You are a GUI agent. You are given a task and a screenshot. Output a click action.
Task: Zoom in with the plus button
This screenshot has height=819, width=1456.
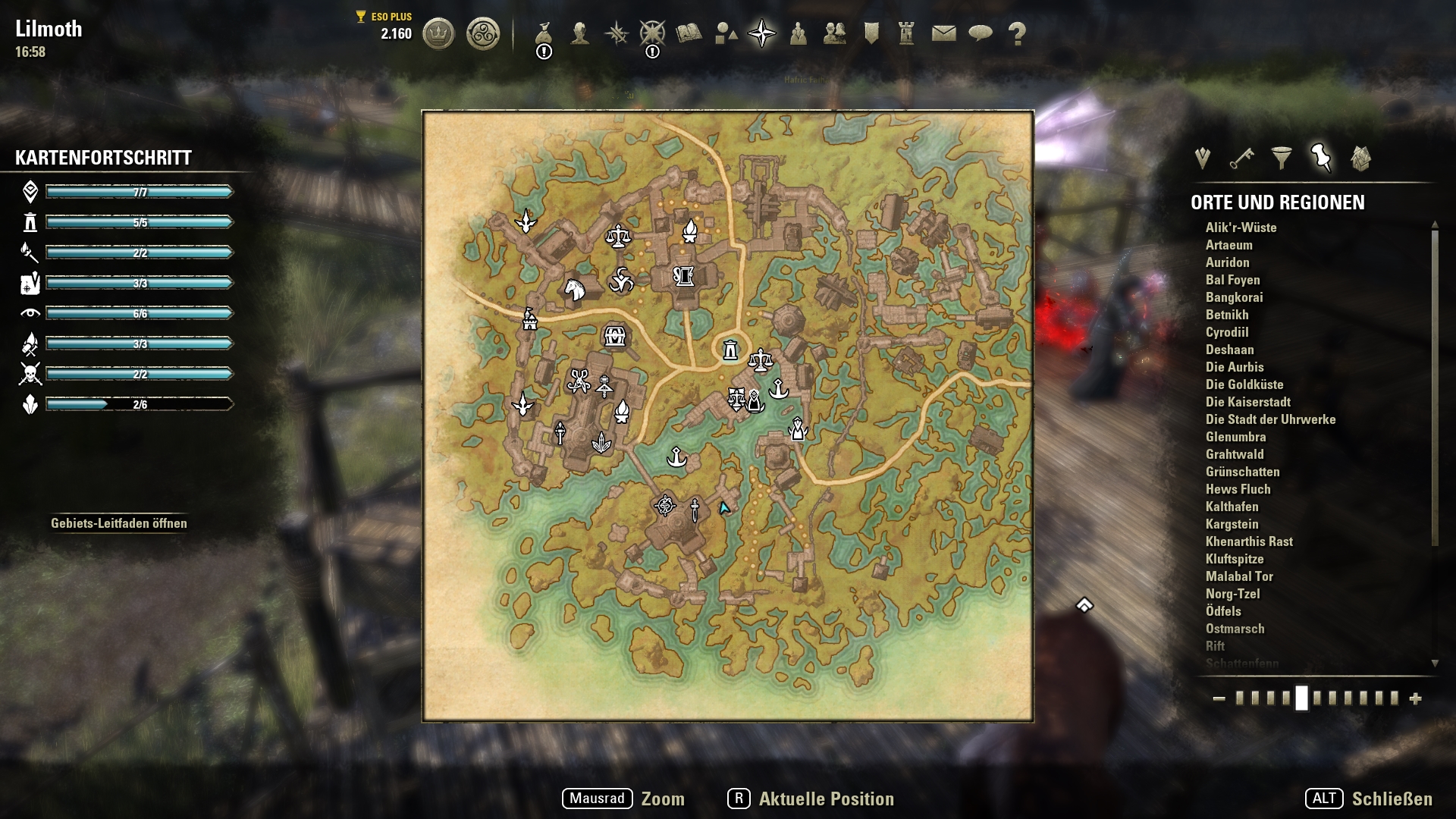(1415, 699)
